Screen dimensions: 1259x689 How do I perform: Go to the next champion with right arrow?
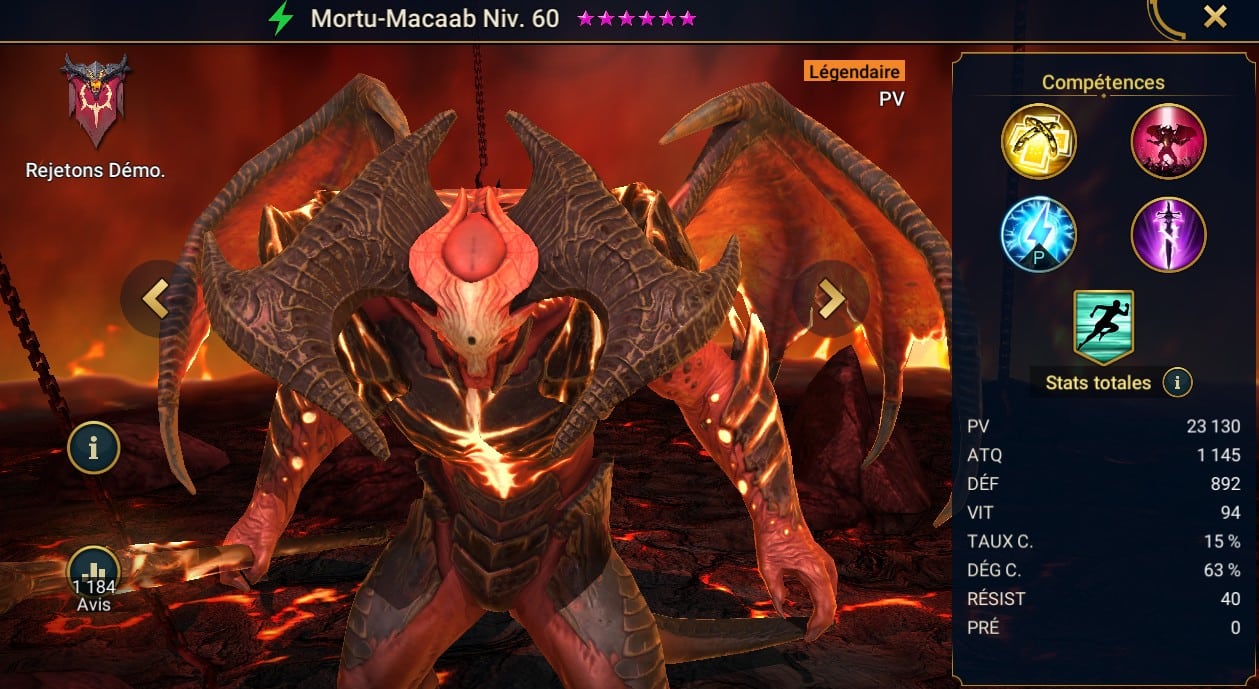(x=829, y=298)
